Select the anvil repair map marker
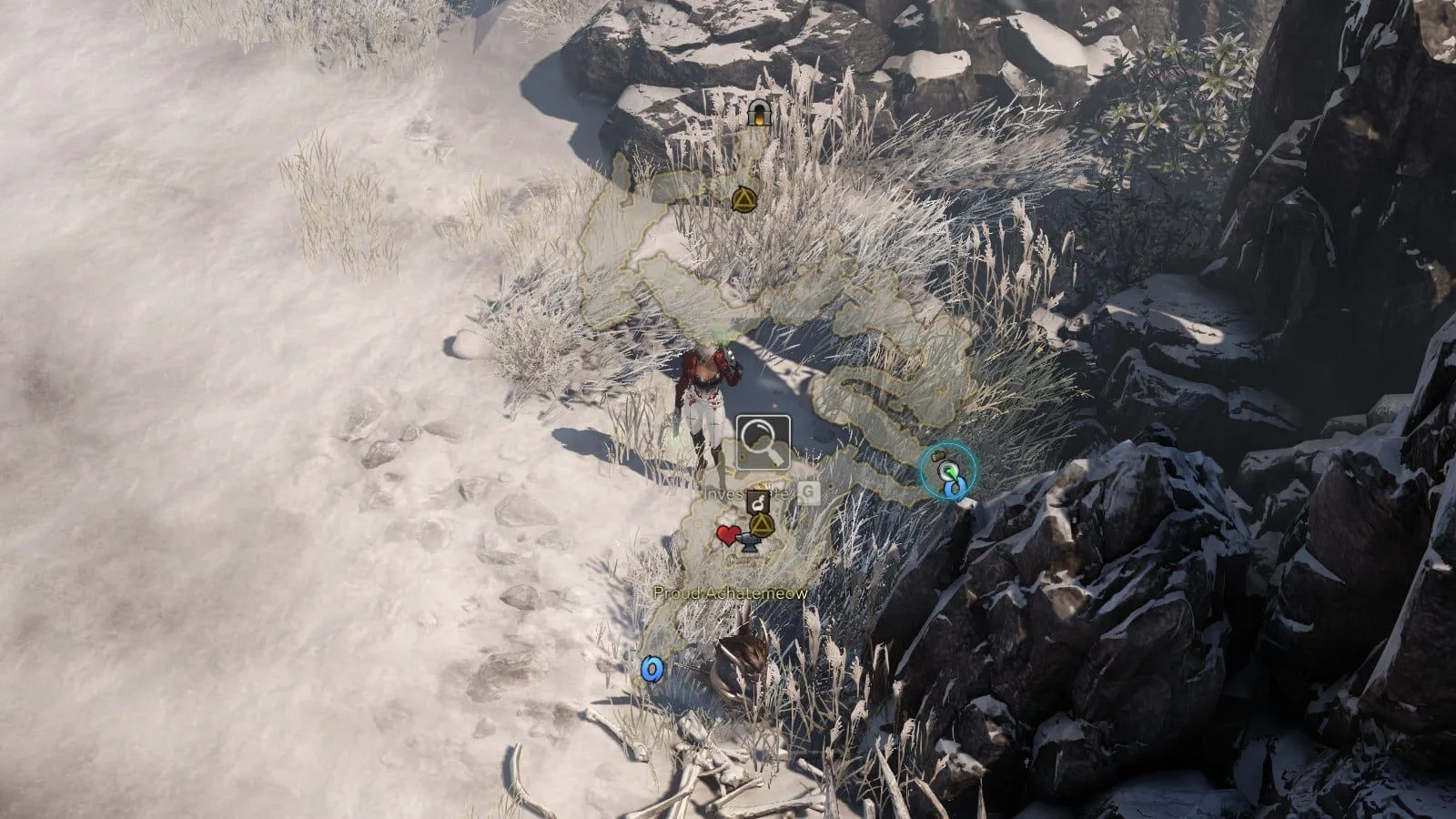Image resolution: width=1456 pixels, height=819 pixels. (749, 544)
